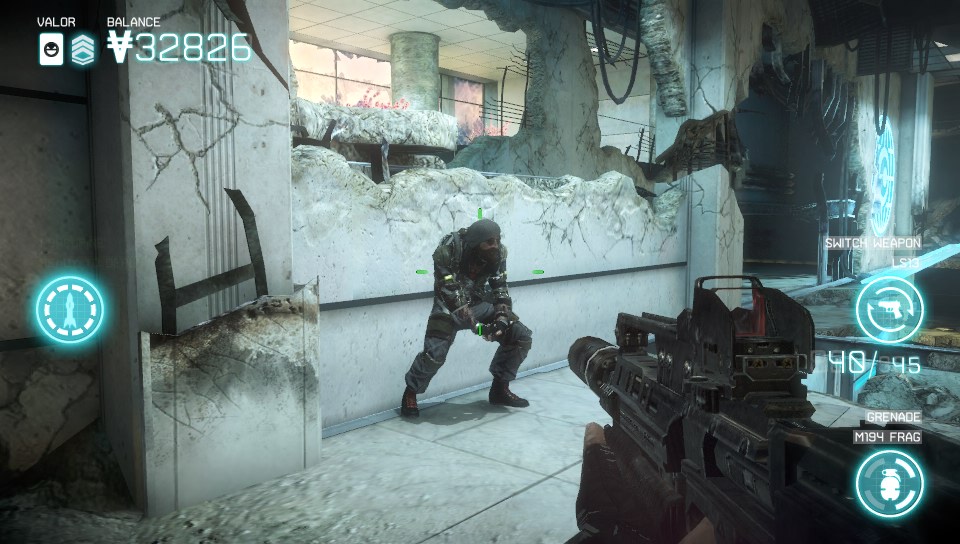The height and width of the screenshot is (544, 960).
Task: Tap the Switch Weapon pistol button
Action: click(889, 309)
